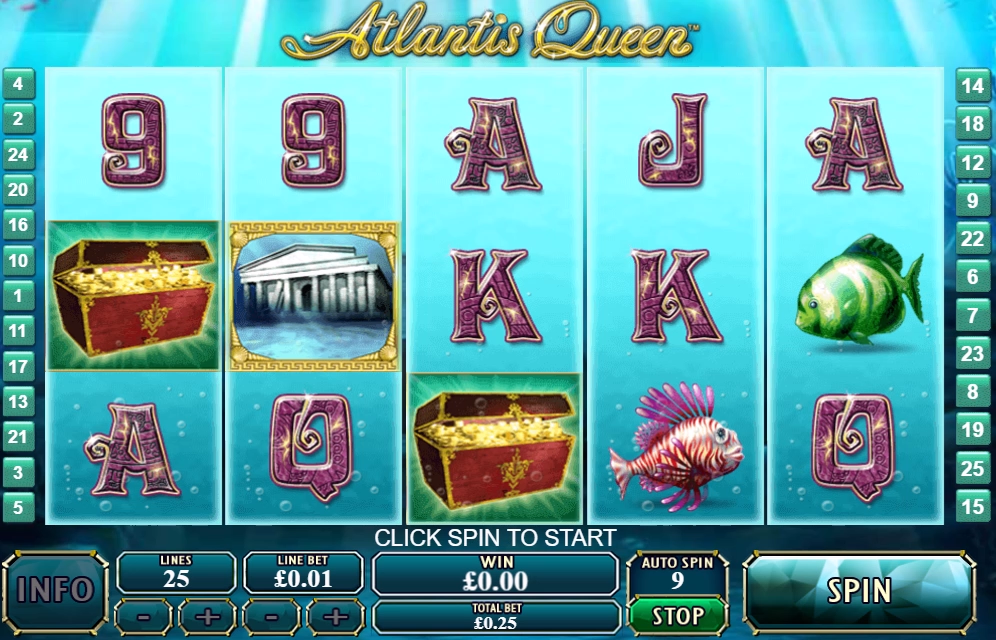Choose payline 14 marker

(x=973, y=86)
